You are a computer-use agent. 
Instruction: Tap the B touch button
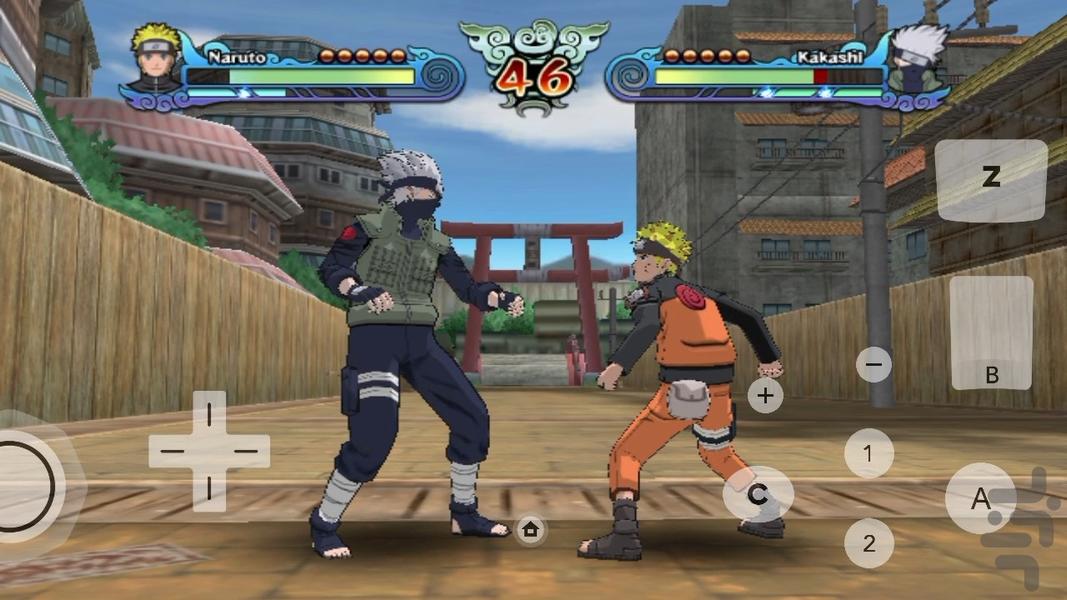pos(991,333)
